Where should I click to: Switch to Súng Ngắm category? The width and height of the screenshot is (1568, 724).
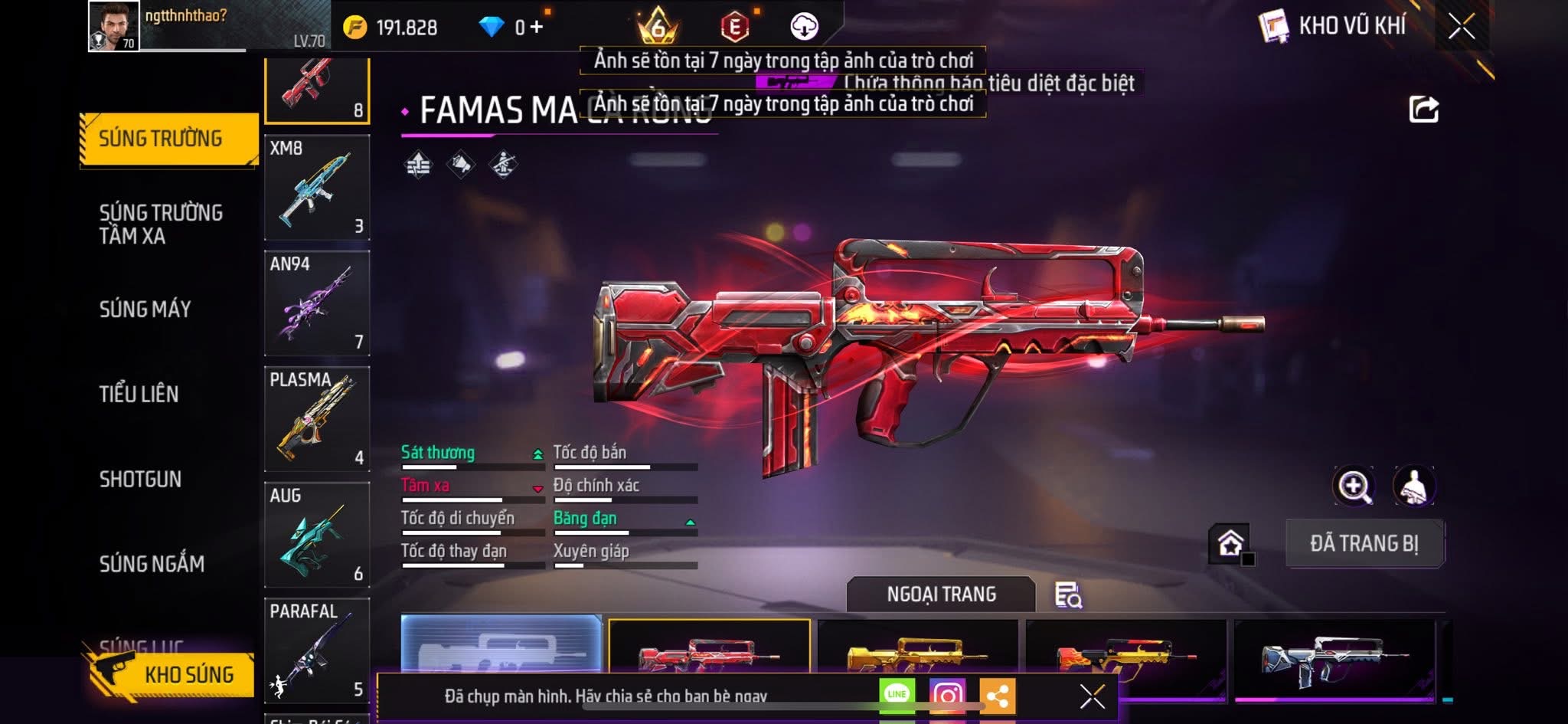[152, 564]
